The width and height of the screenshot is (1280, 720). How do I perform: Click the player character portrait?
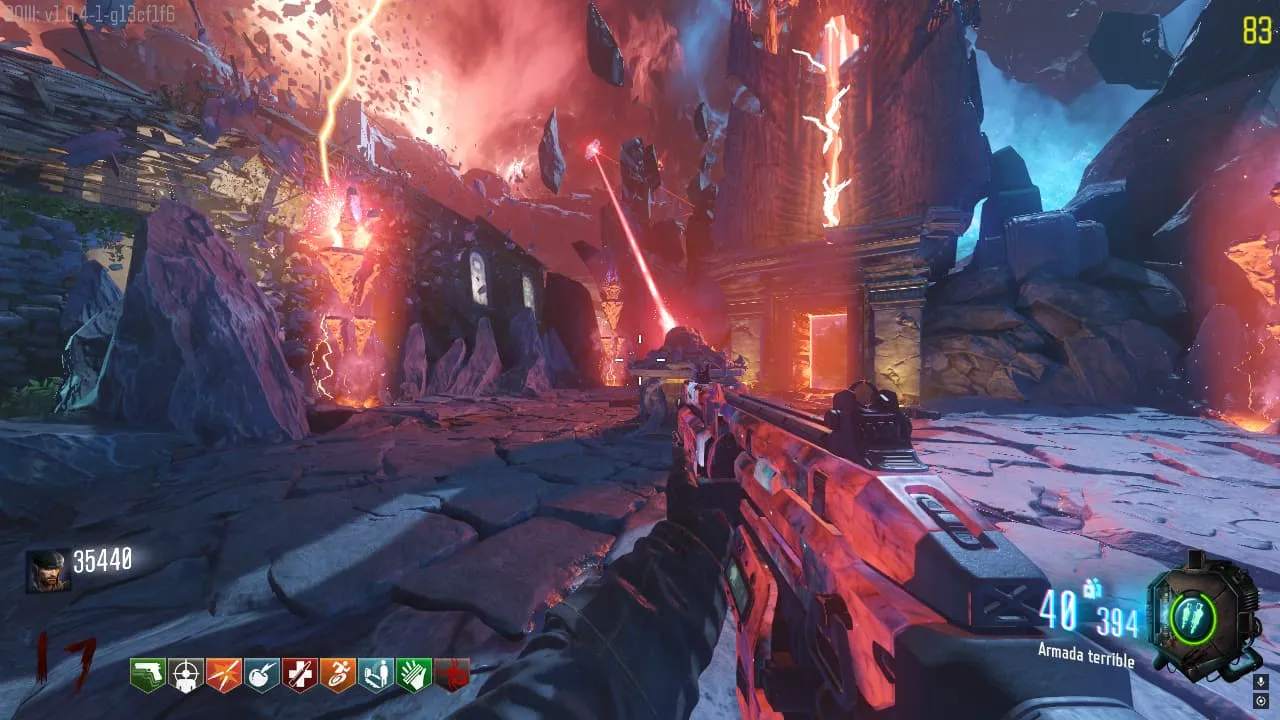click(48, 572)
